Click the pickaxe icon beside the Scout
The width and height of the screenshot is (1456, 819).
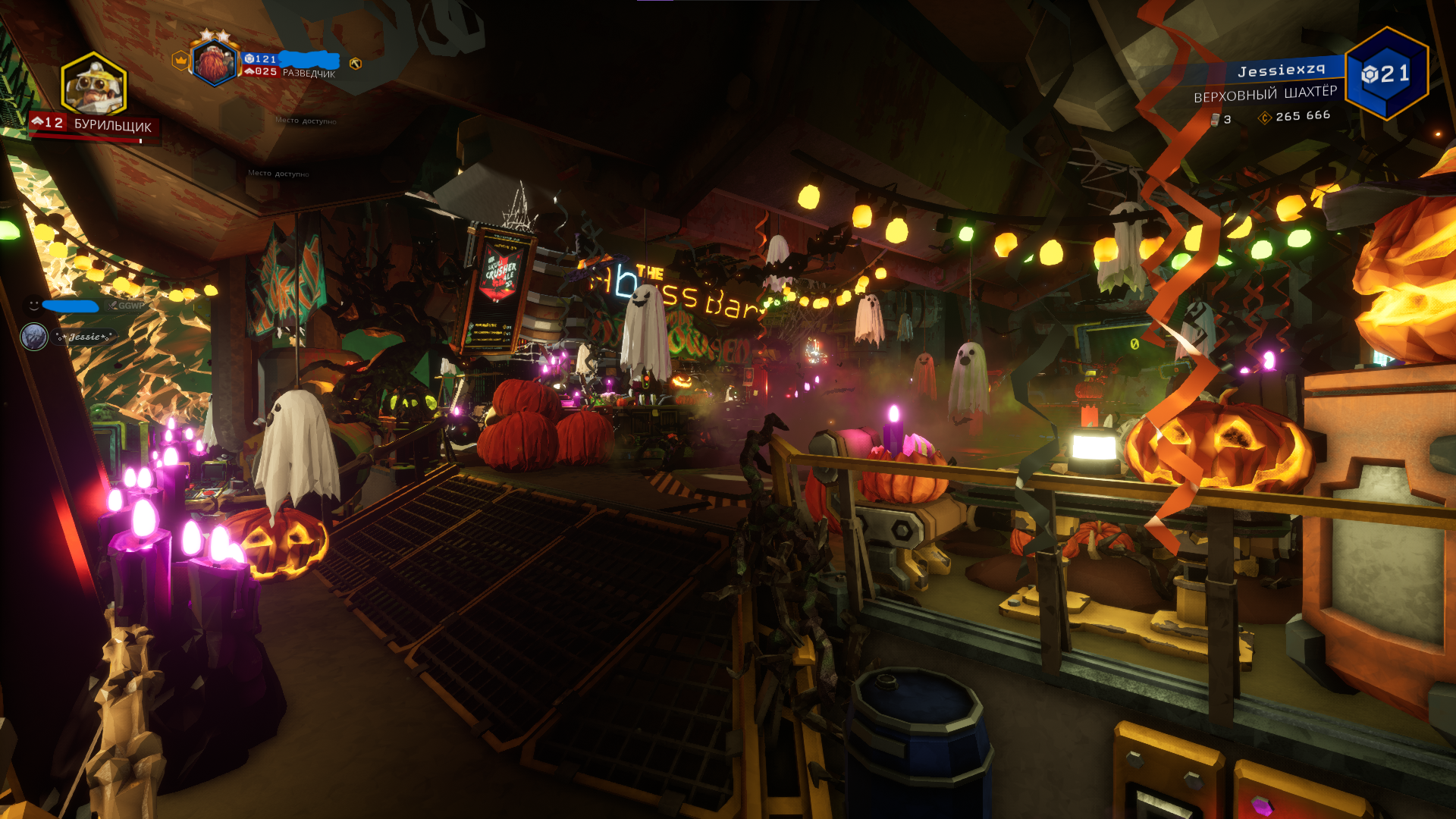[x=355, y=64]
